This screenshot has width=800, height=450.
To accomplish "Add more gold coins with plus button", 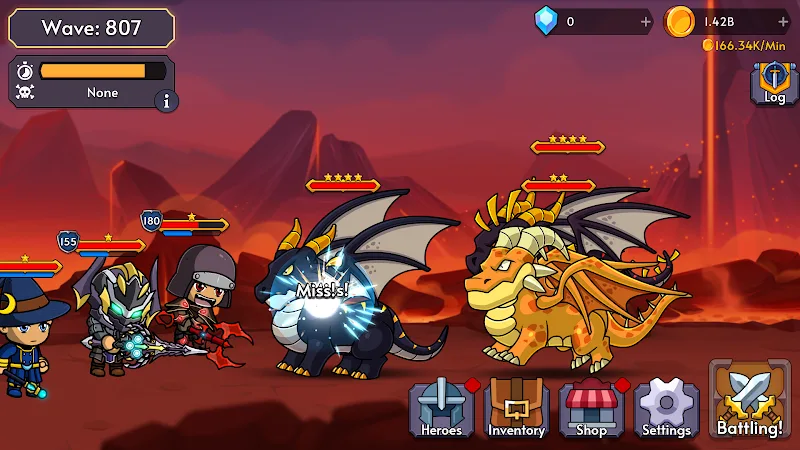I will 783,21.
